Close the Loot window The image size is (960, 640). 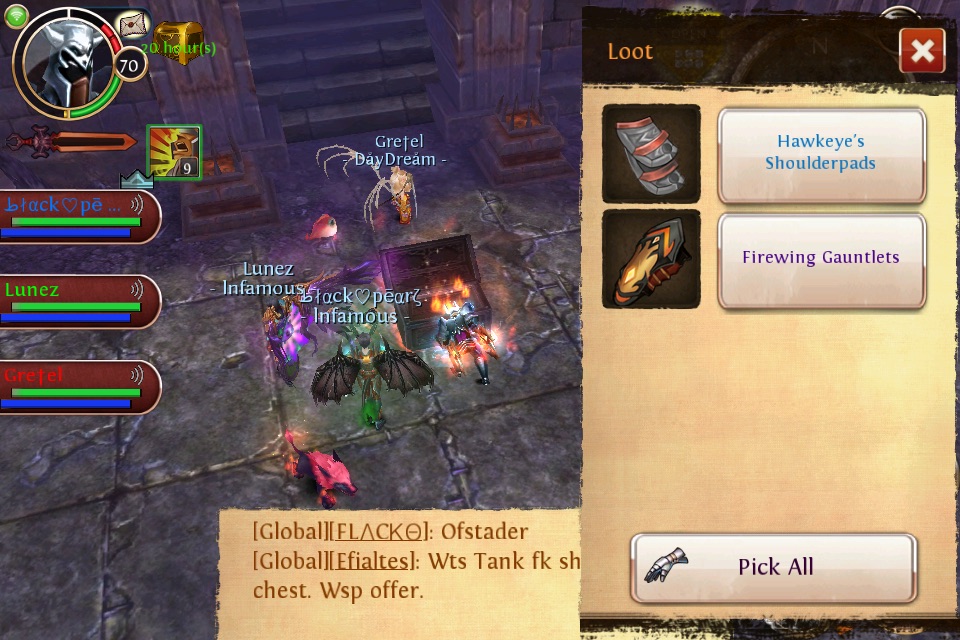click(x=922, y=50)
